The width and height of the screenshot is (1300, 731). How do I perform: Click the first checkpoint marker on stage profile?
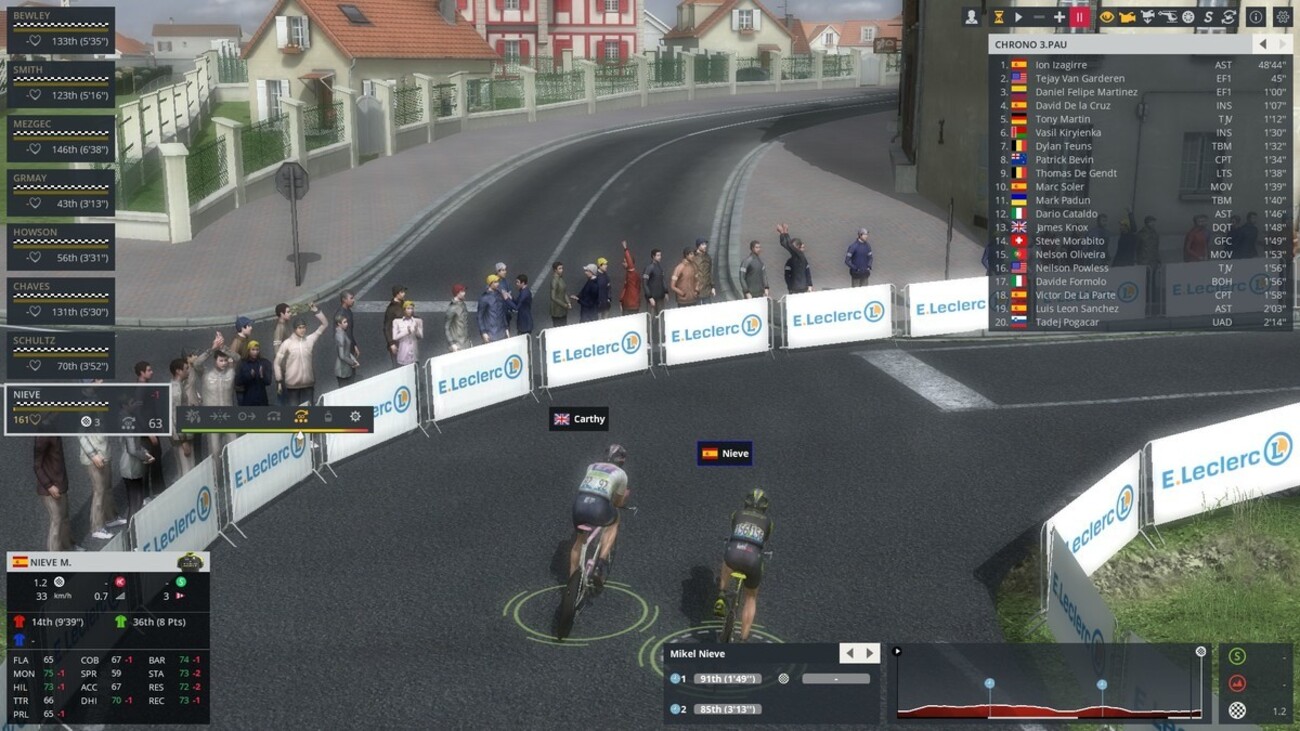click(989, 684)
